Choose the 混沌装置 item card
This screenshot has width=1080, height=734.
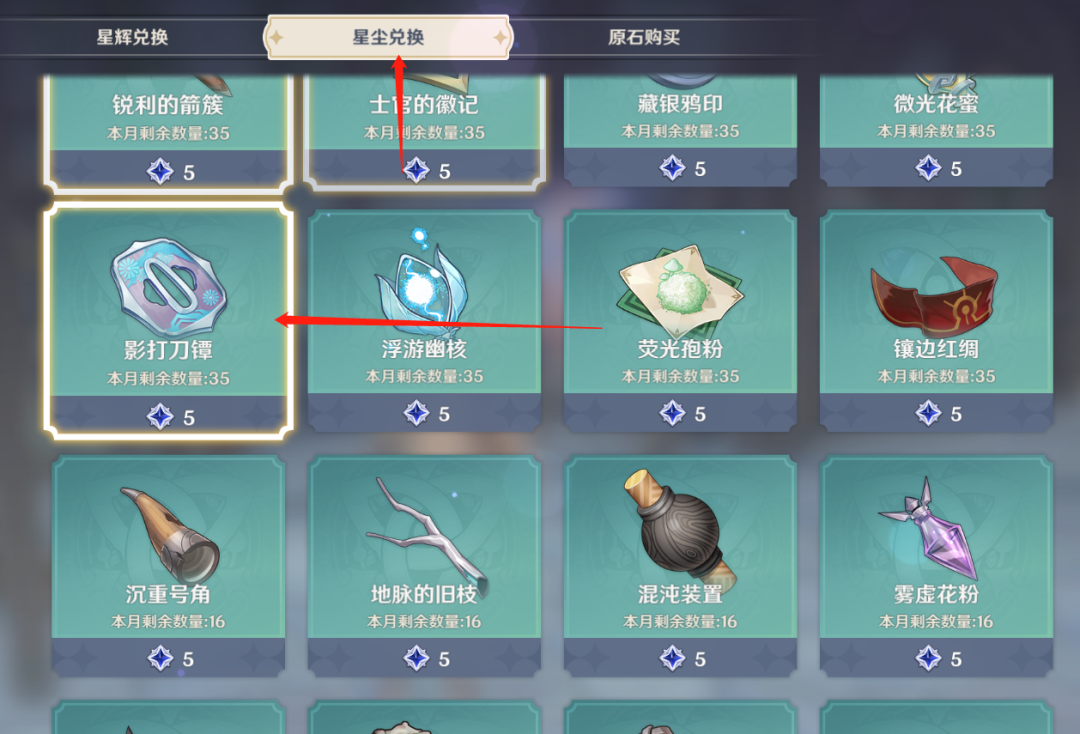point(680,562)
